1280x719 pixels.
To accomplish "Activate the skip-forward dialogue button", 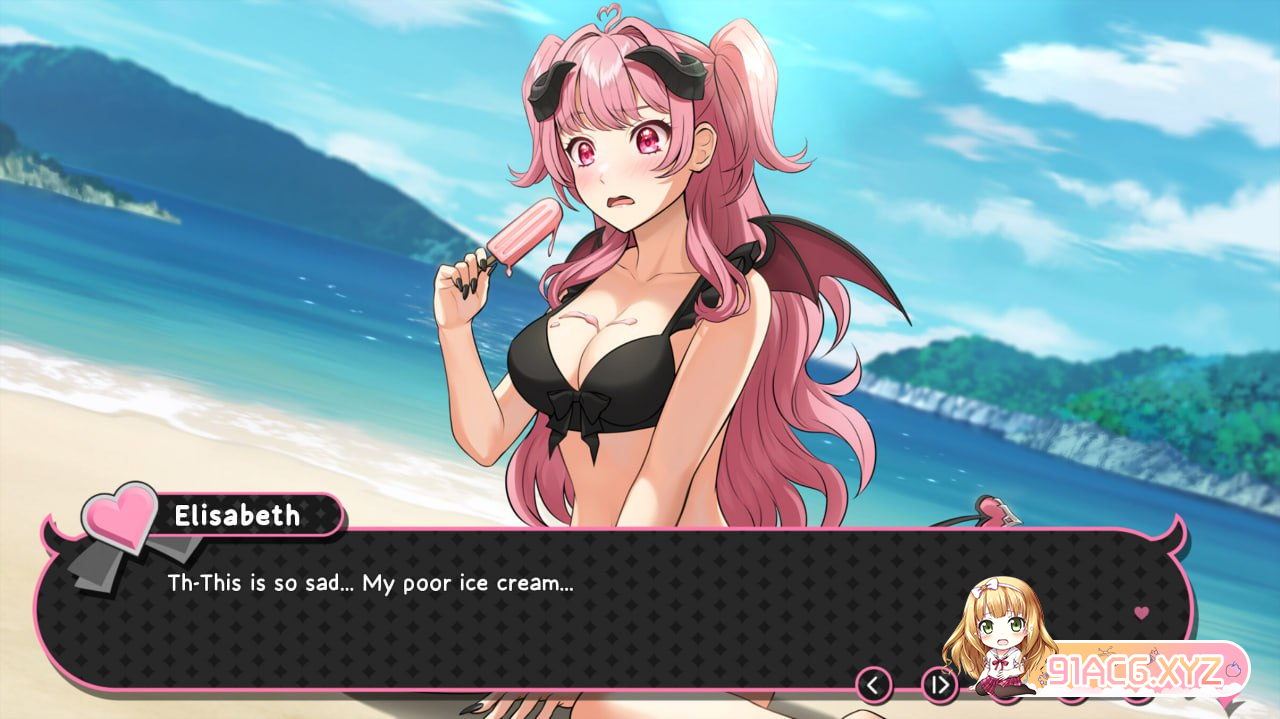I will [939, 685].
